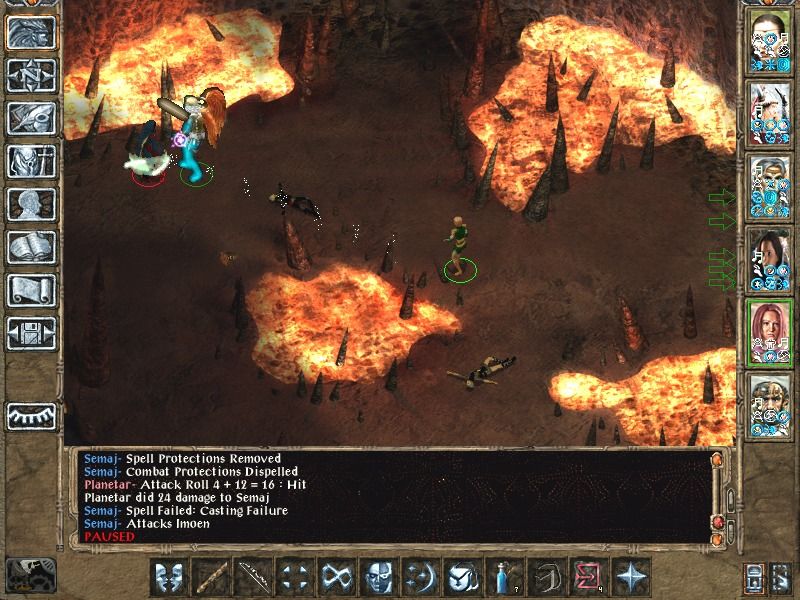Viewport: 800px width, 600px height.
Task: Open the use-item pouch button
Action: [x=463, y=577]
